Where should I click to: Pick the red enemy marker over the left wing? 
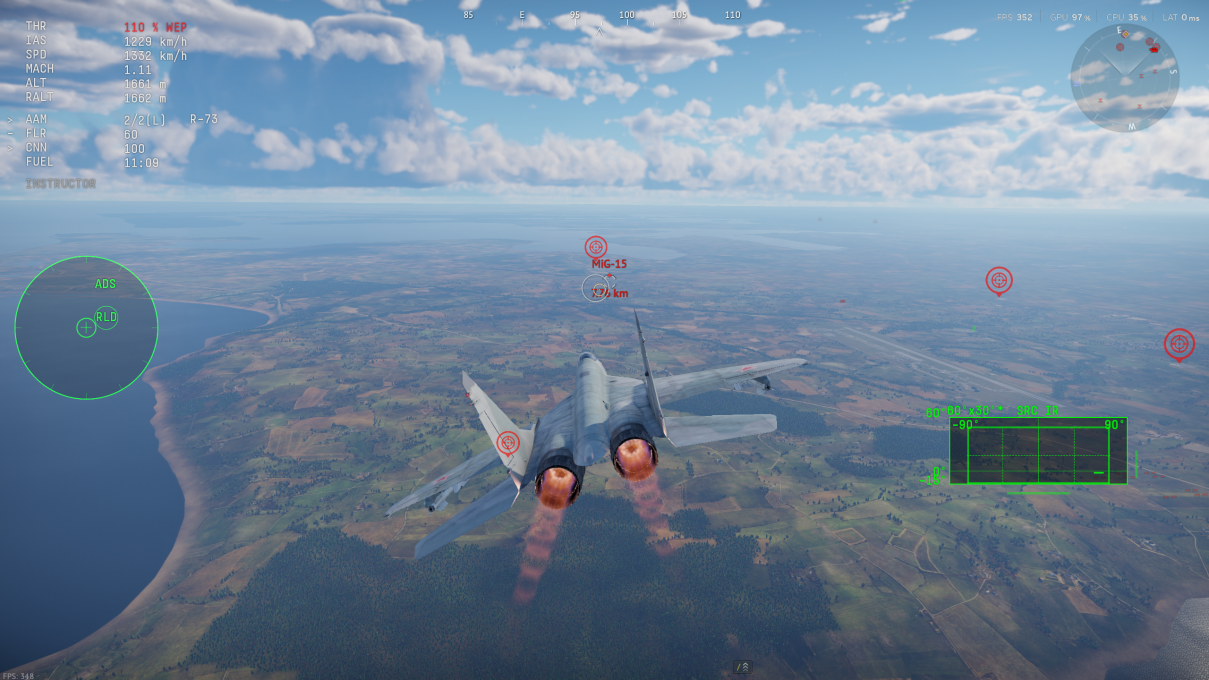[x=508, y=441]
